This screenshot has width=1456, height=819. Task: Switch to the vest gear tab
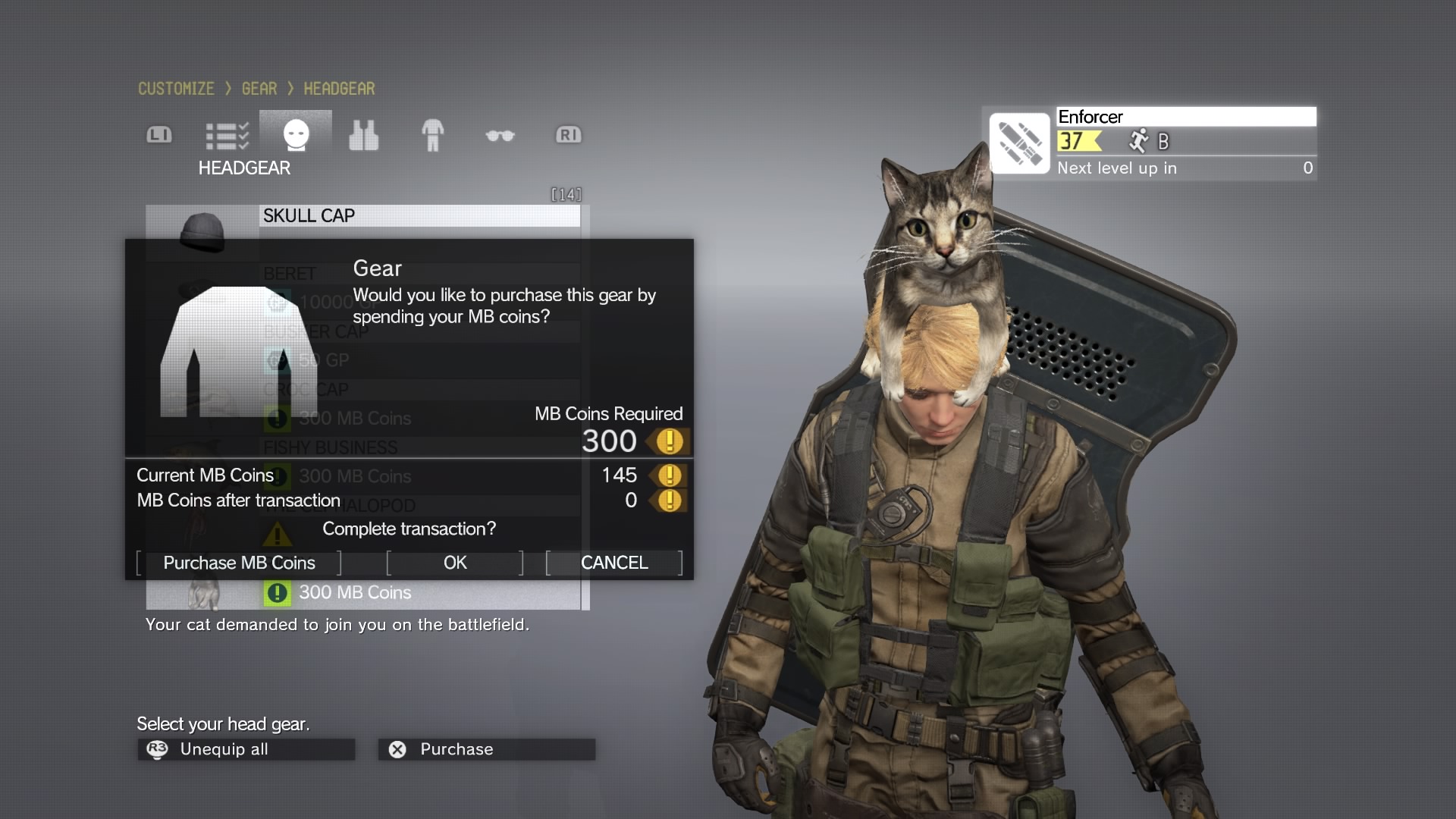pyautogui.click(x=363, y=136)
